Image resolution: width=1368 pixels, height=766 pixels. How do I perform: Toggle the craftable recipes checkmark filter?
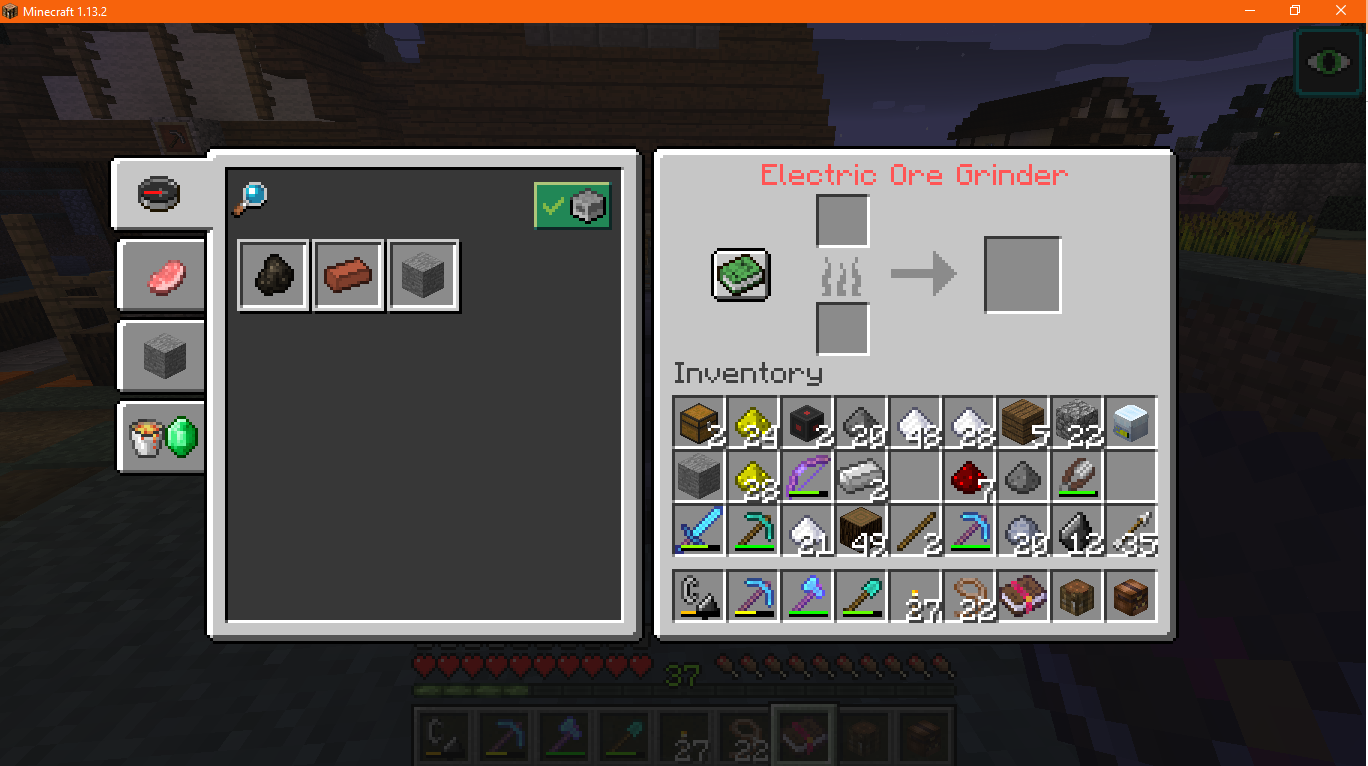572,205
